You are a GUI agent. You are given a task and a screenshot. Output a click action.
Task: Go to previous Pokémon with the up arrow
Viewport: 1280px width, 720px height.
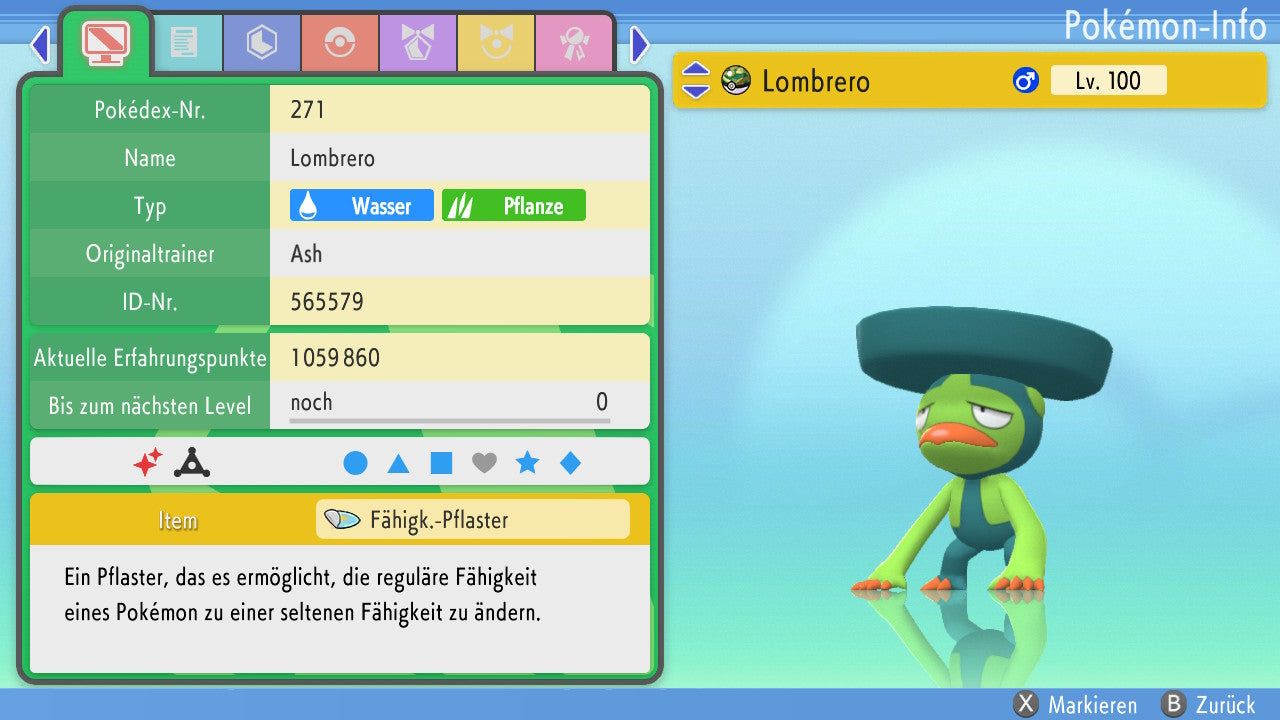point(695,71)
